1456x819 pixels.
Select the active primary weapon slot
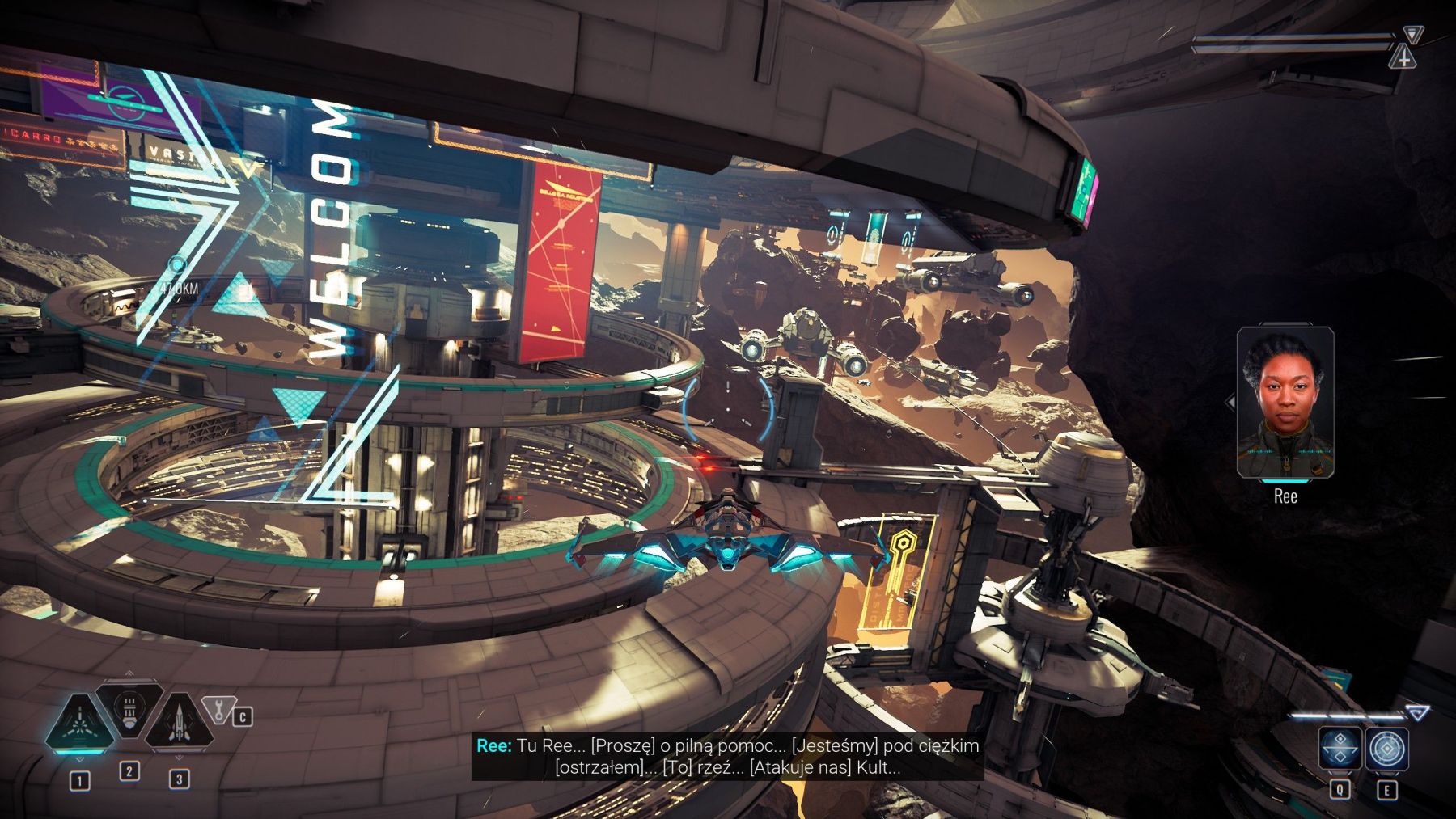coord(80,723)
